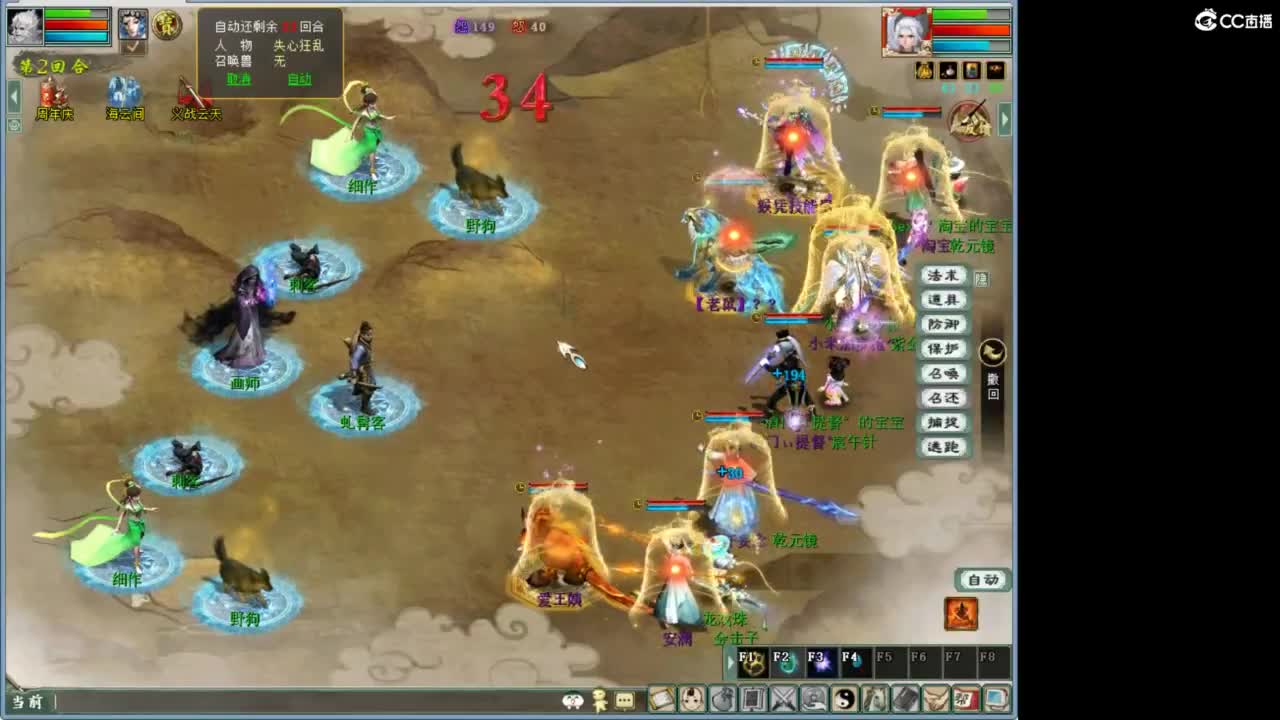1280x720 pixels.
Task: Click the 宝 treasure expander near top left
Action: tap(168, 25)
